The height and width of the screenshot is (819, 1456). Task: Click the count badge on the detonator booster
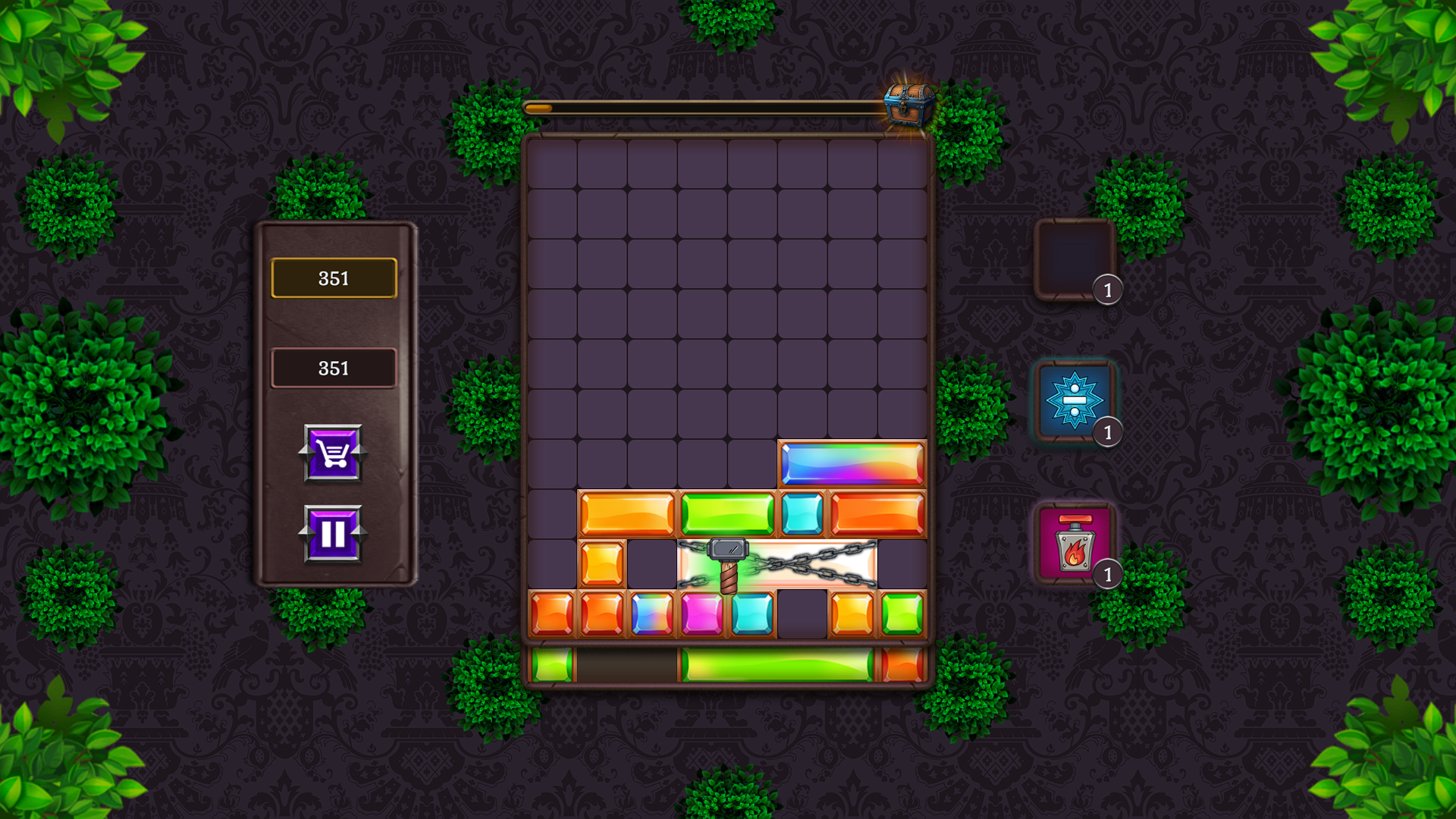coord(1108,576)
